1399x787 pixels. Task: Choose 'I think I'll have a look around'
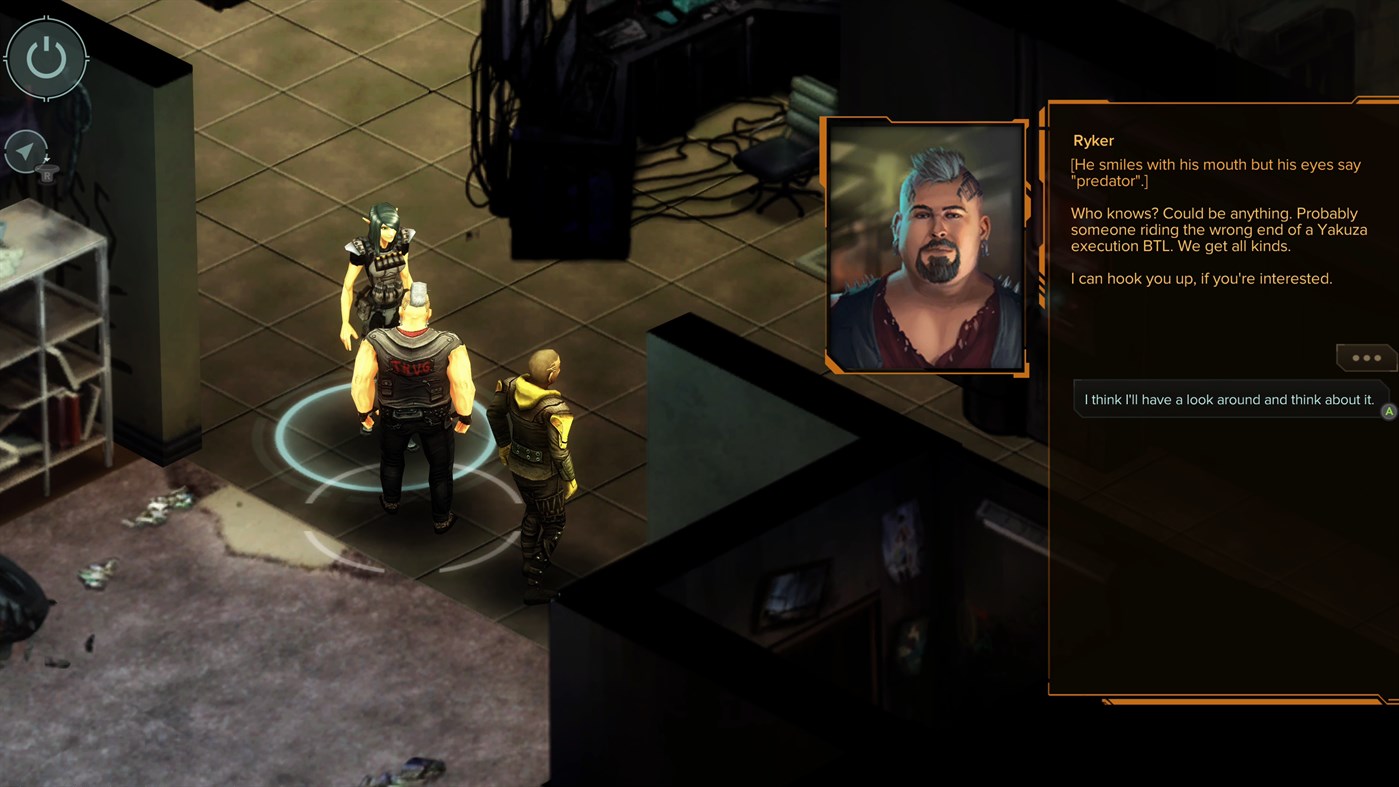tap(1228, 399)
